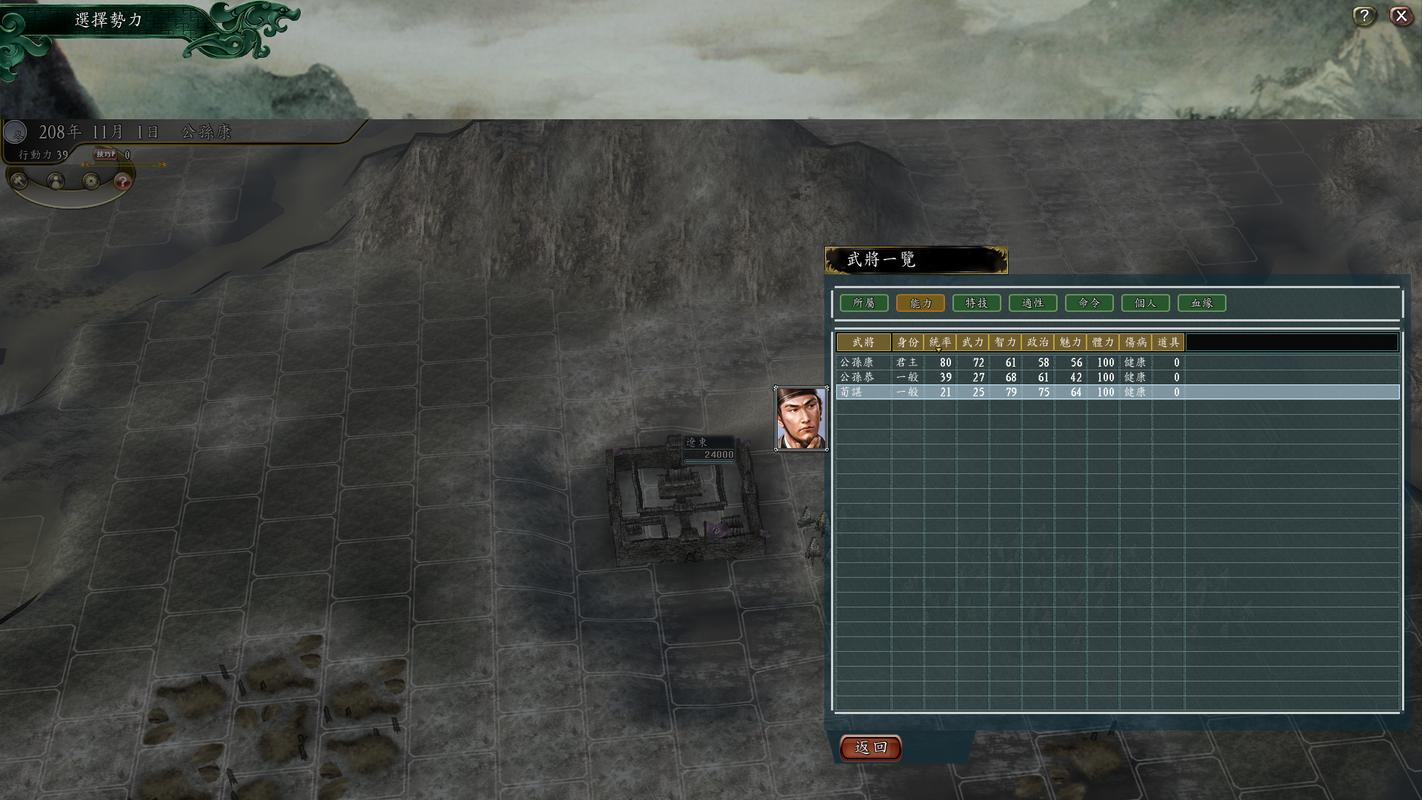
Task: Open help via the top-right question mark
Action: coord(1364,16)
